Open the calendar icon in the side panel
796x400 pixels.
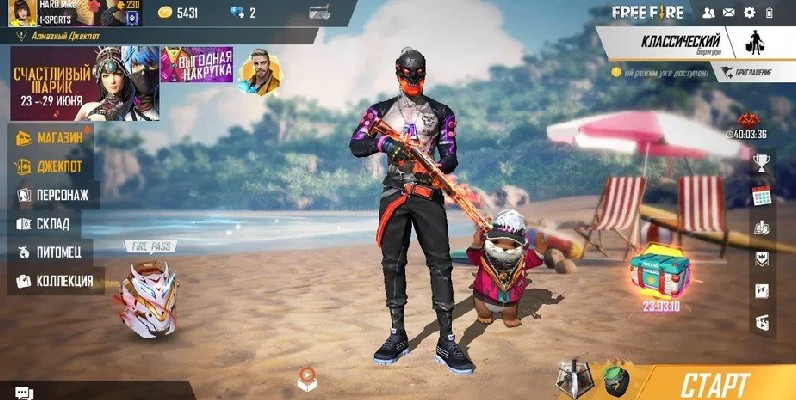[761, 194]
